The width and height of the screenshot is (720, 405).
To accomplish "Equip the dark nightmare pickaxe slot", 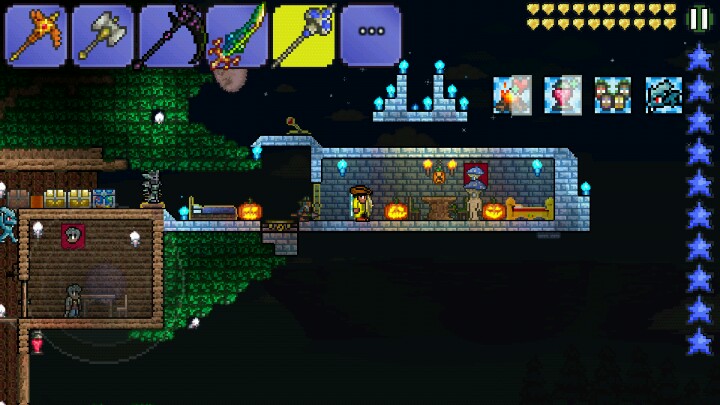I will point(169,36).
